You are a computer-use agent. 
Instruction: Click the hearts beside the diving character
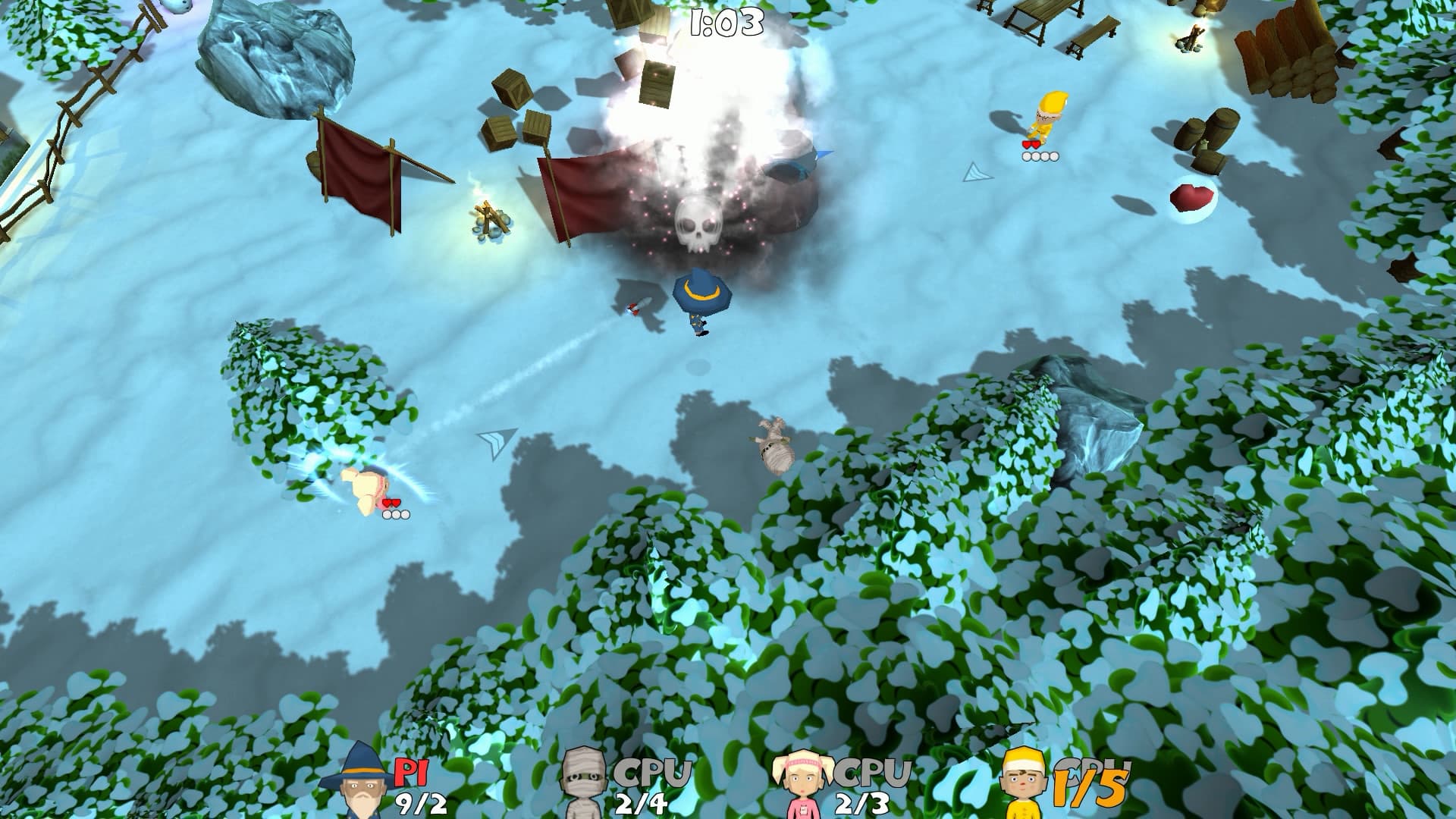[392, 502]
